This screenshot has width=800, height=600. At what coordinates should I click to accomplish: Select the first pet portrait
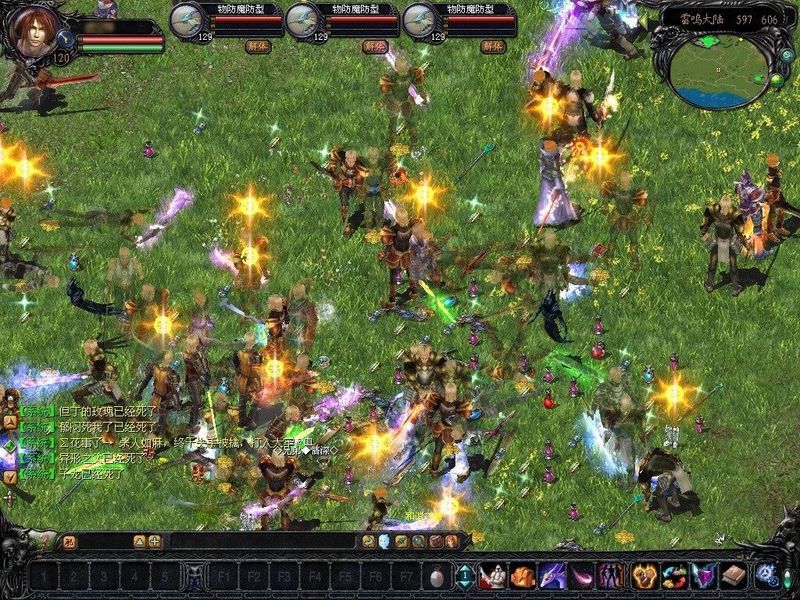[x=187, y=20]
